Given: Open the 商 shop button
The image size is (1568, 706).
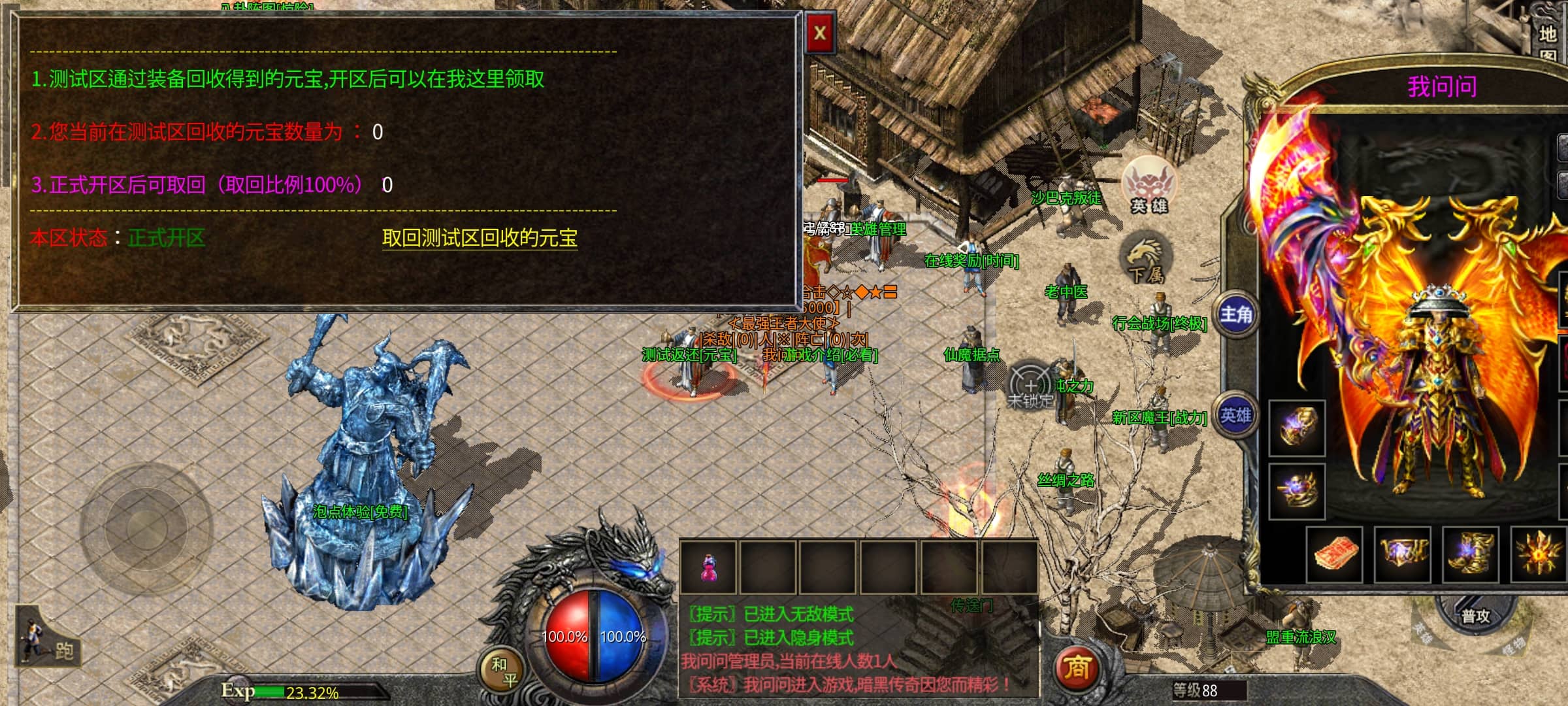Looking at the screenshot, I should pyautogui.click(x=1076, y=667).
